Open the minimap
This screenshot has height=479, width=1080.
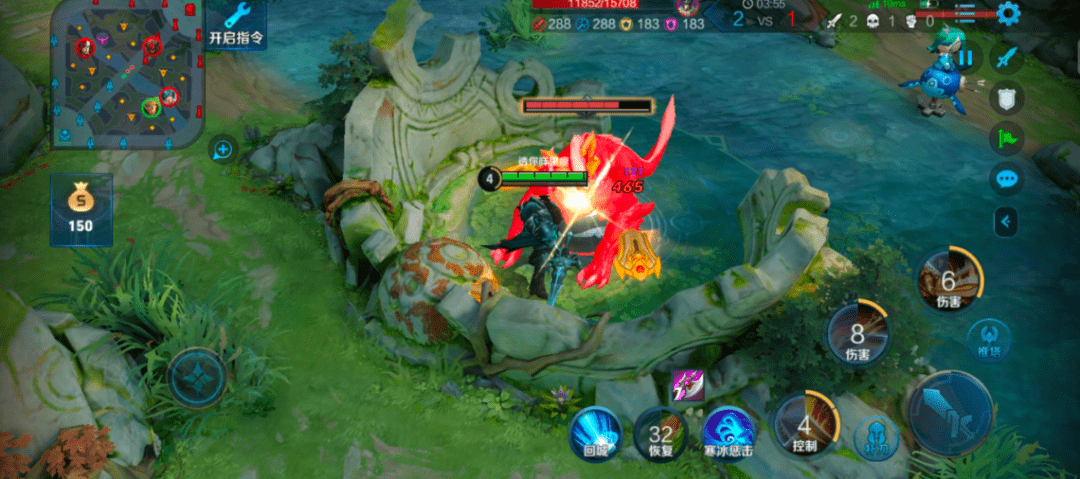tap(127, 74)
